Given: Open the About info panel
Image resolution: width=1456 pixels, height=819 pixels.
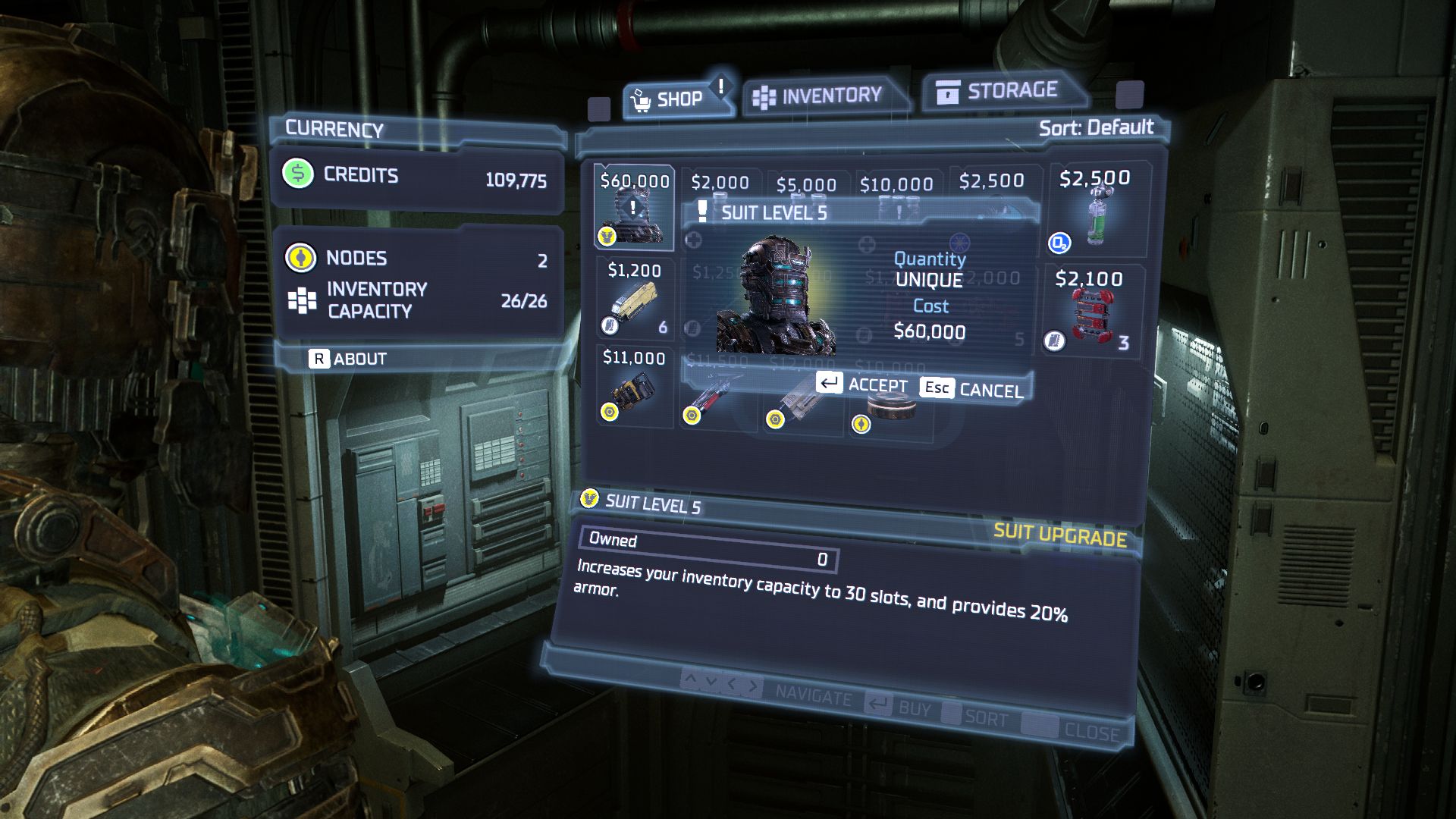Looking at the screenshot, I should [x=348, y=359].
